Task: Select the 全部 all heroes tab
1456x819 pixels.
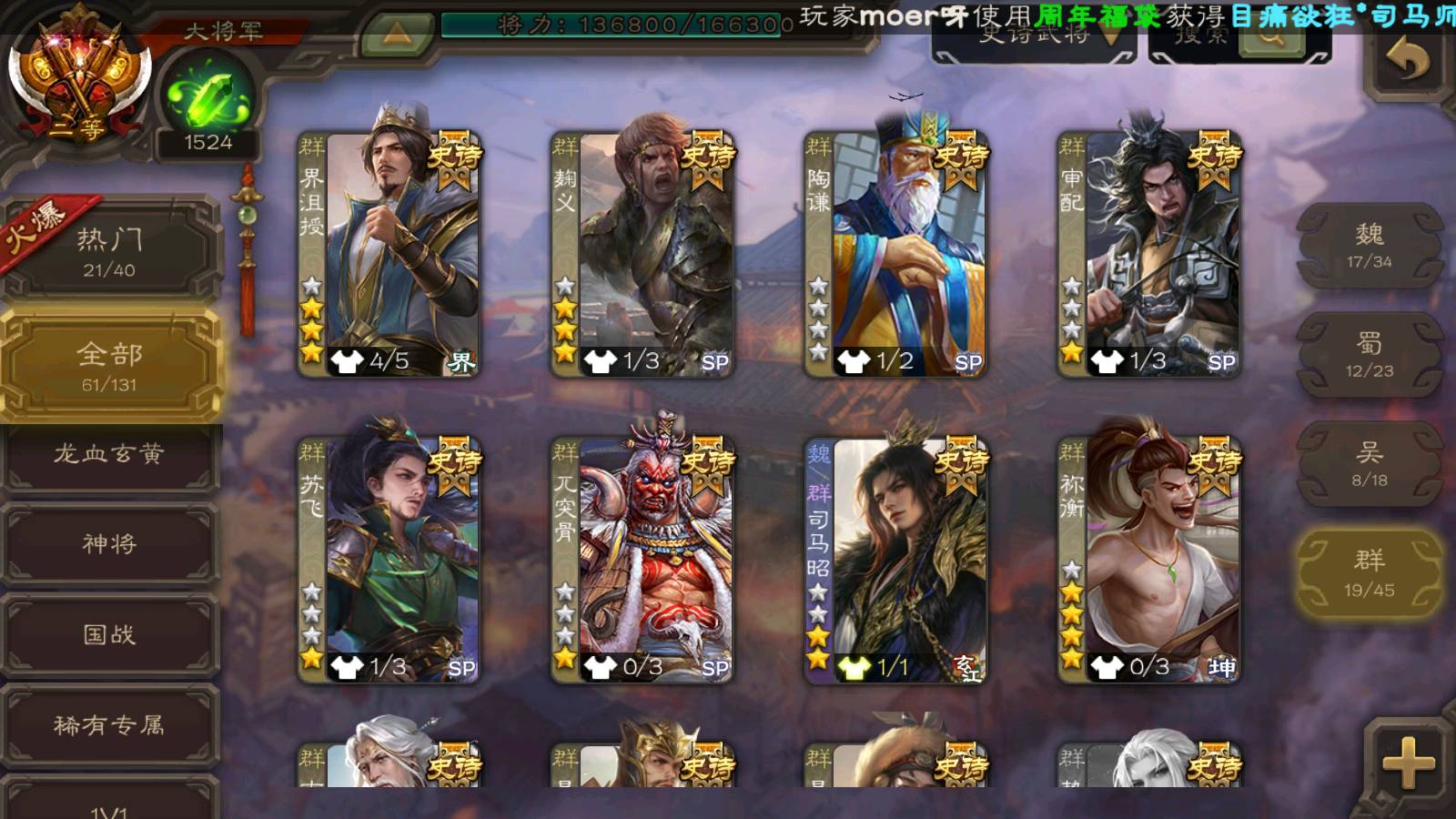Action: tap(109, 365)
